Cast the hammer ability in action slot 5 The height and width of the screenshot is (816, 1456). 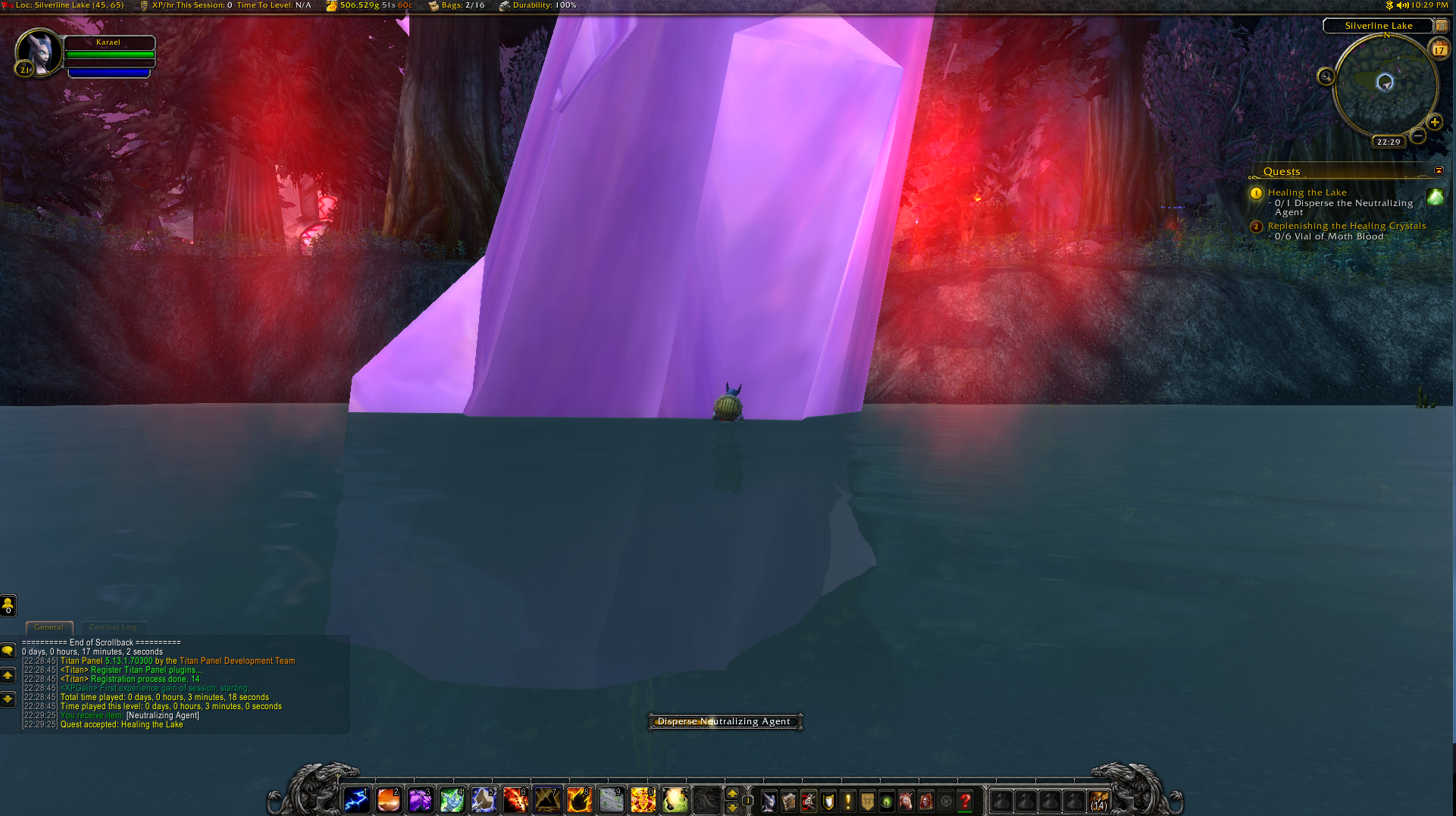click(484, 801)
